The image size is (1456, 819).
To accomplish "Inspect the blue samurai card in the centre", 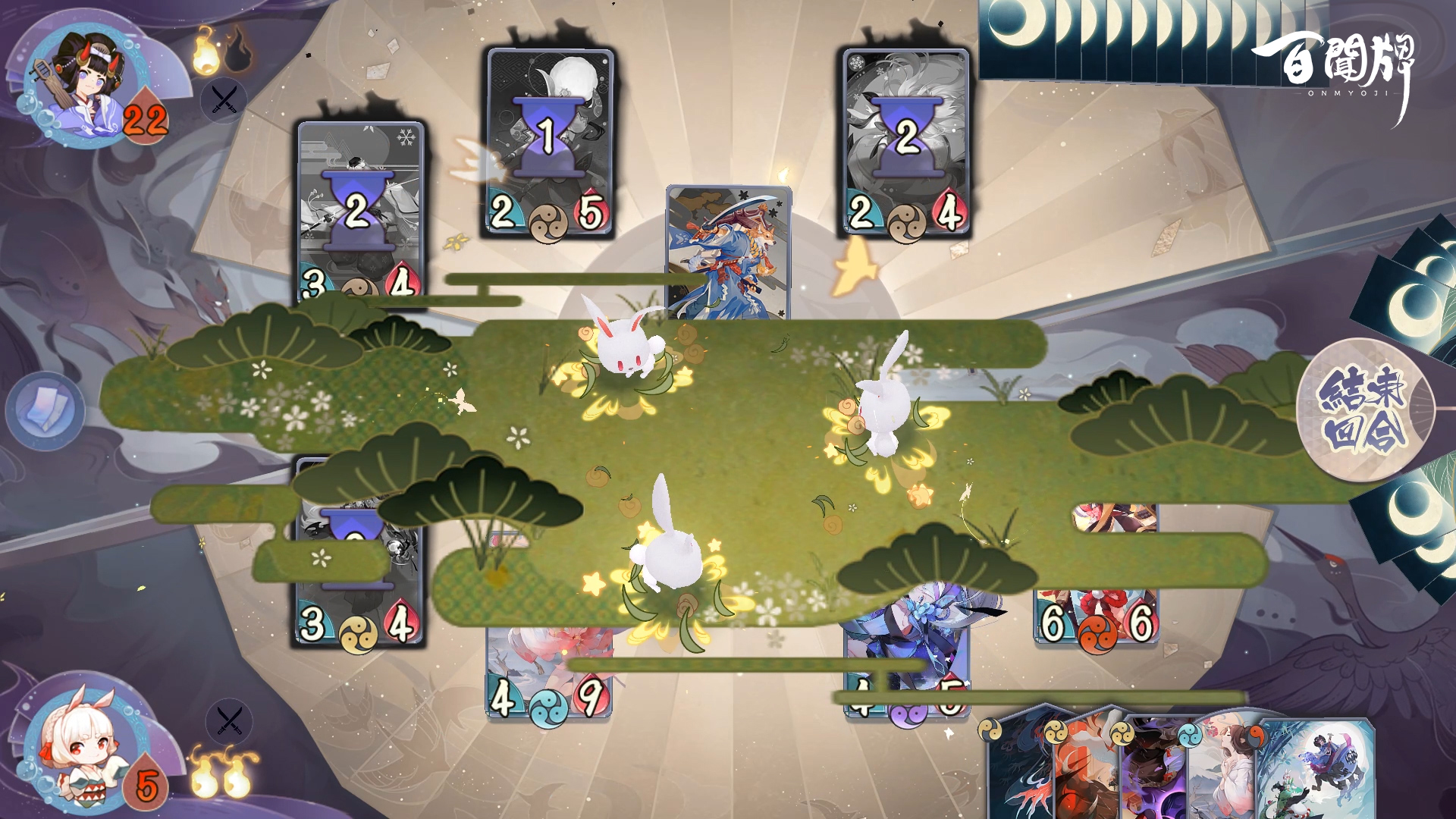I will point(728,250).
